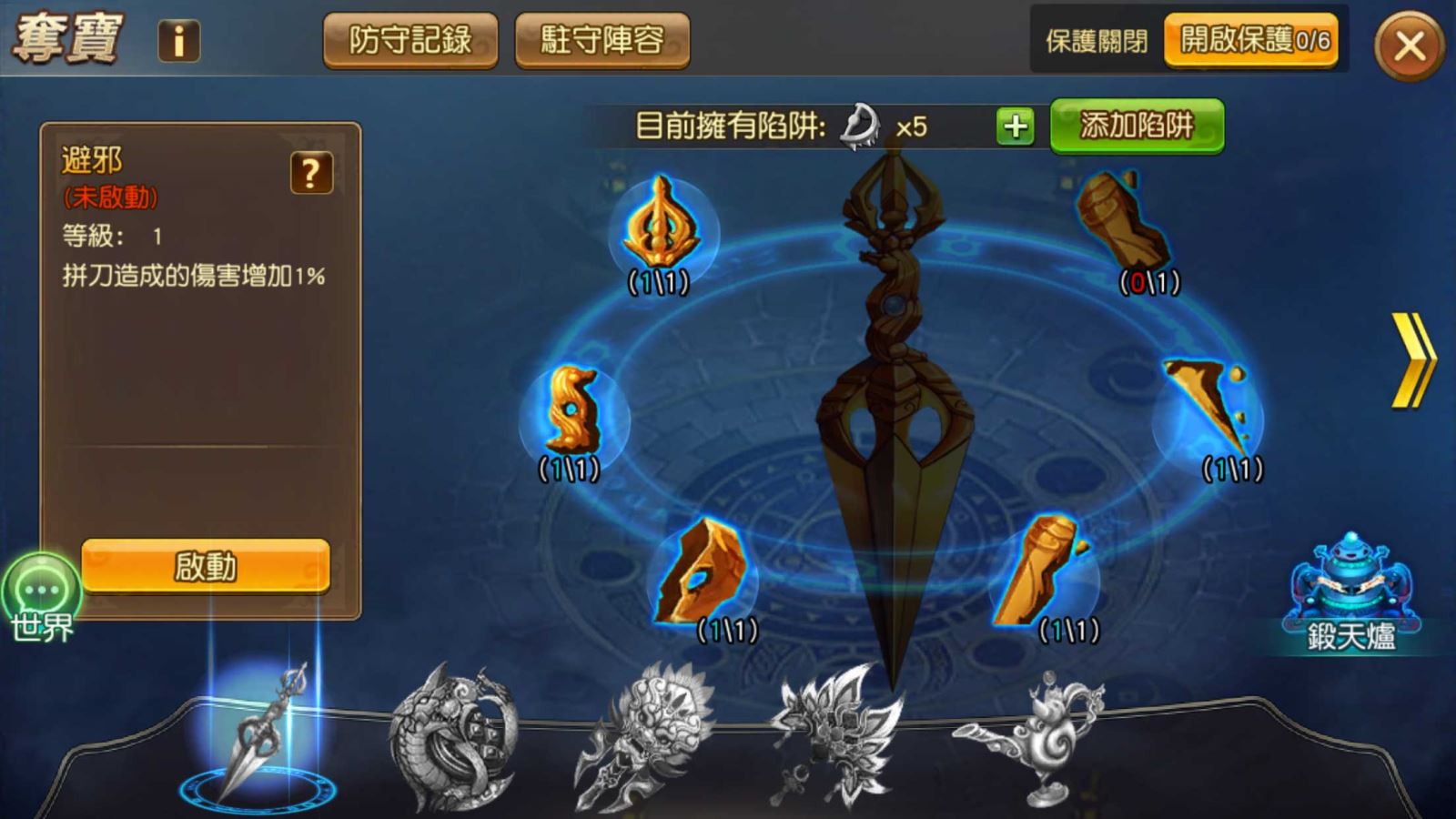The height and width of the screenshot is (819, 1456).
Task: Open the 駐守陣容 garrison lineup
Action: coord(602,40)
